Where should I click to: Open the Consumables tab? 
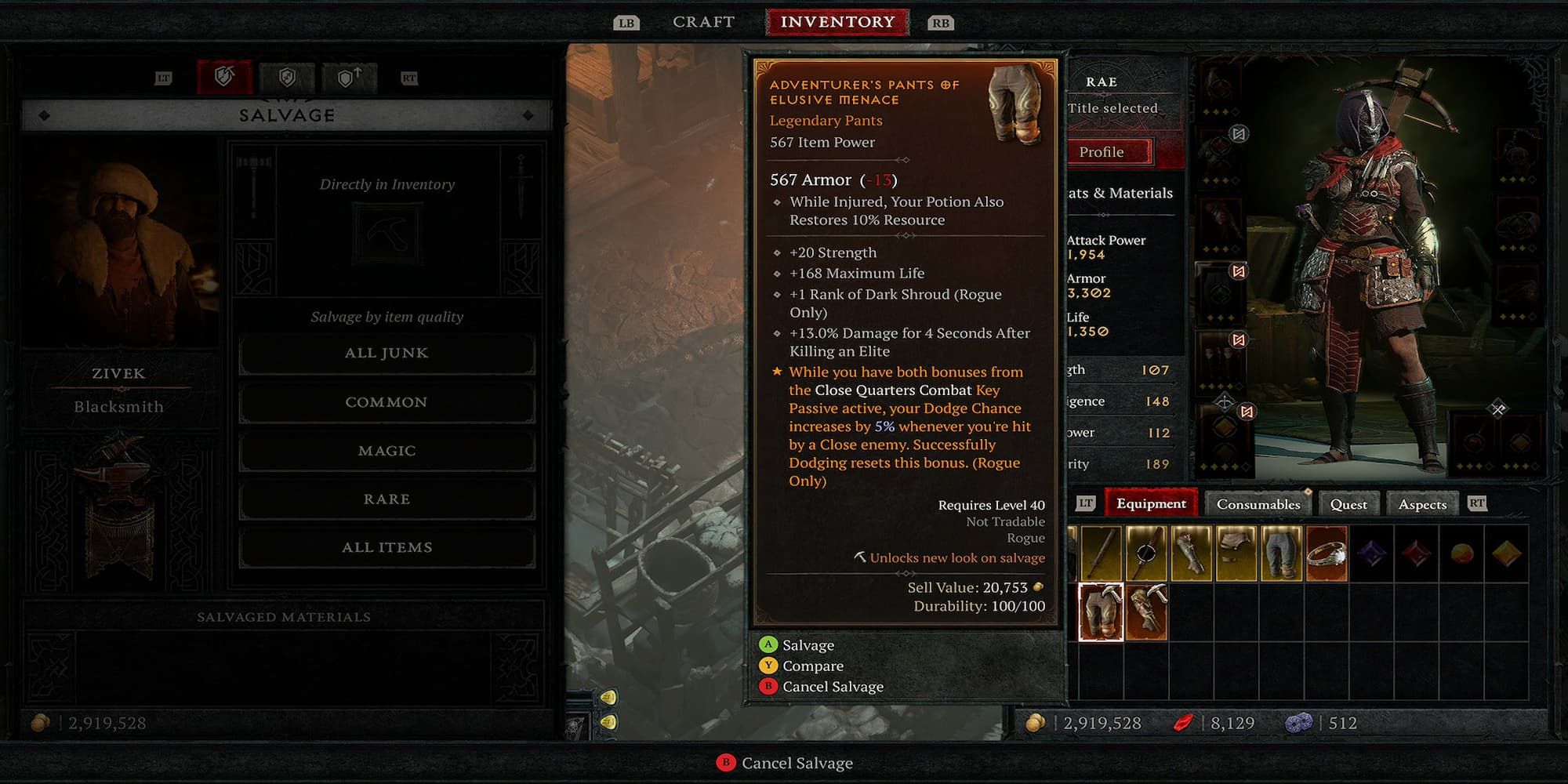[1258, 503]
